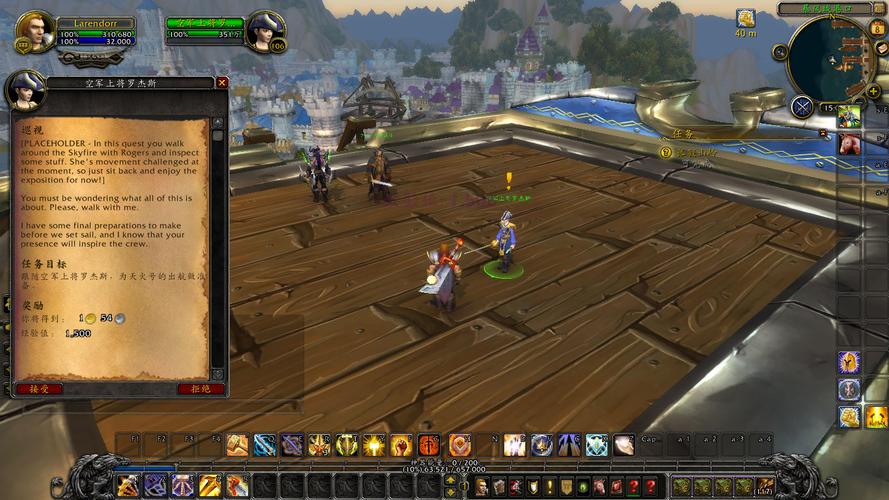The height and width of the screenshot is (500, 889).
Task: Activate the glowing golden sunburst ability
Action: coord(374,445)
